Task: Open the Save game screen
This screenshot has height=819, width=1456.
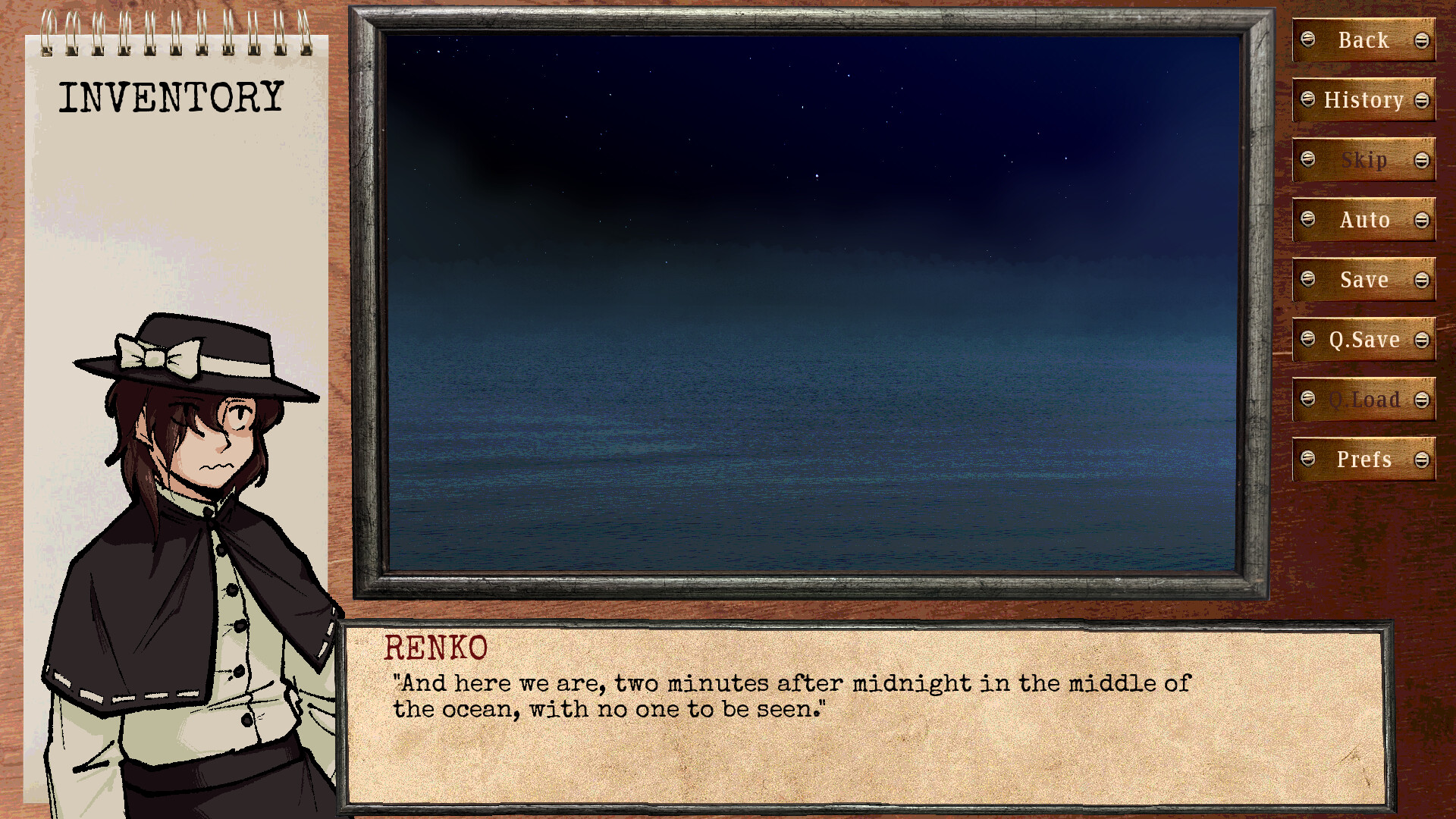Action: [x=1364, y=280]
